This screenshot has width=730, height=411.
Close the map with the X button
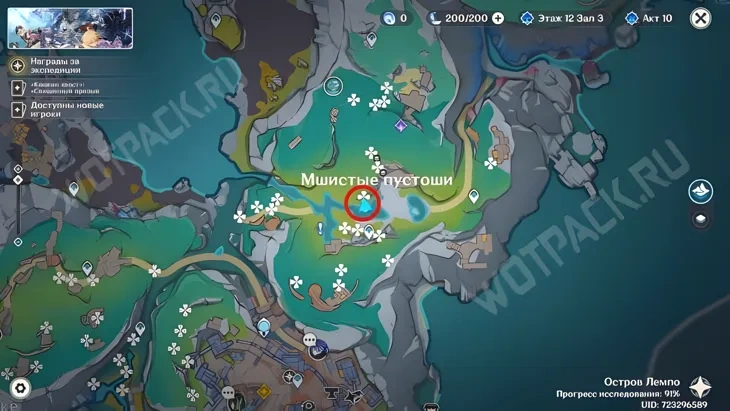(701, 18)
